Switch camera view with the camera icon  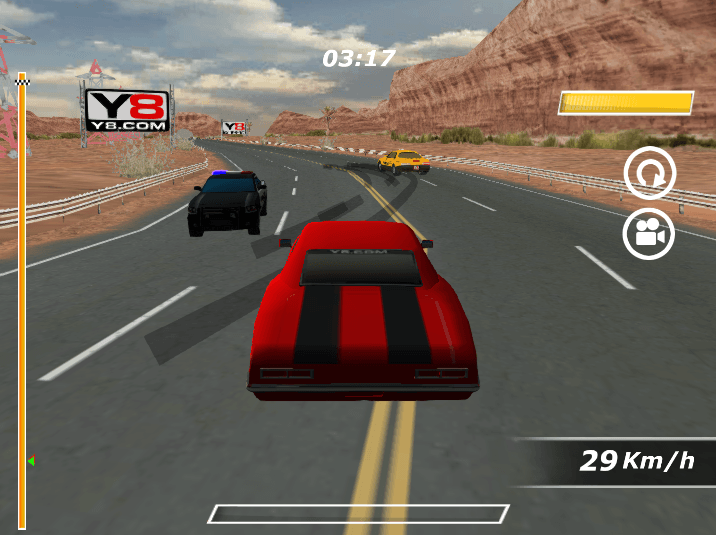click(x=650, y=234)
